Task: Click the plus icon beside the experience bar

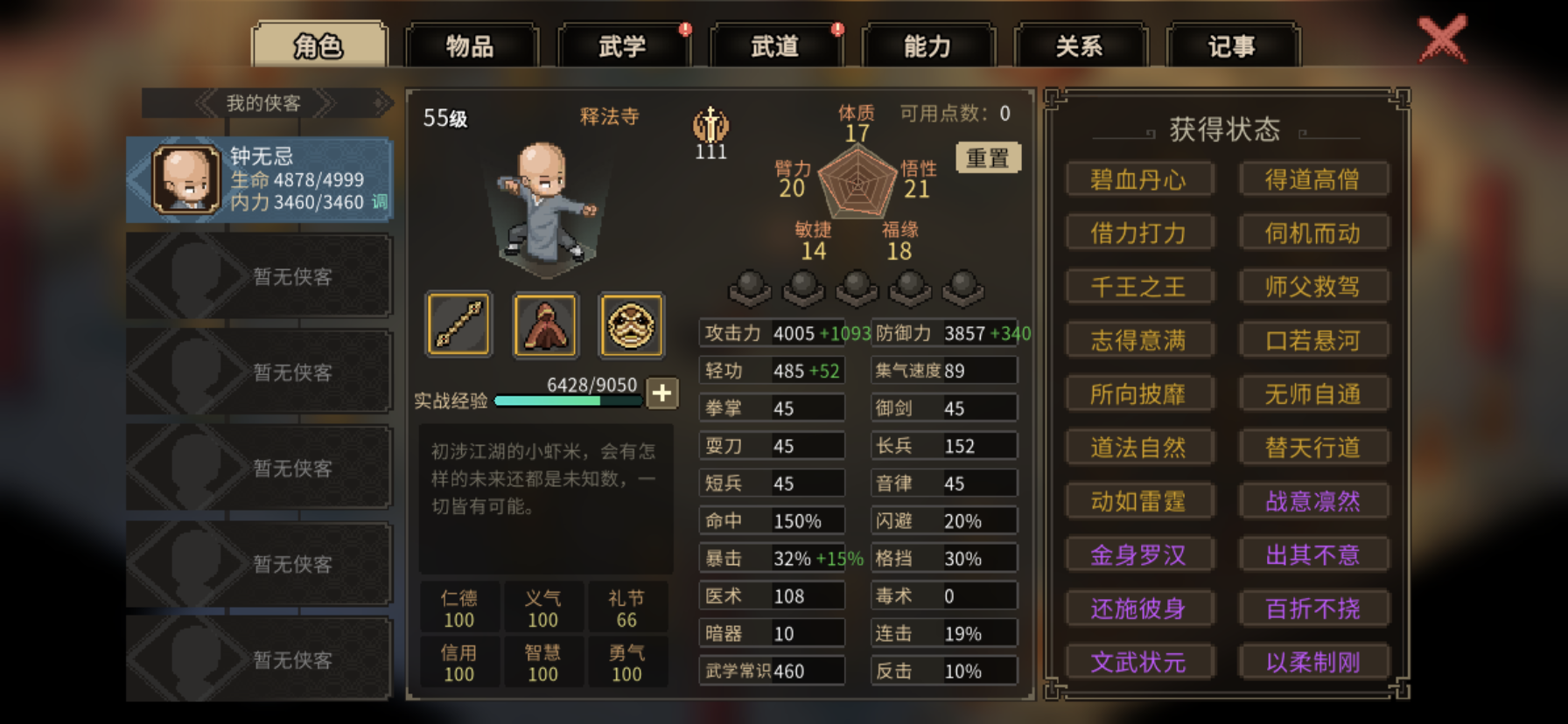Action: (x=662, y=393)
